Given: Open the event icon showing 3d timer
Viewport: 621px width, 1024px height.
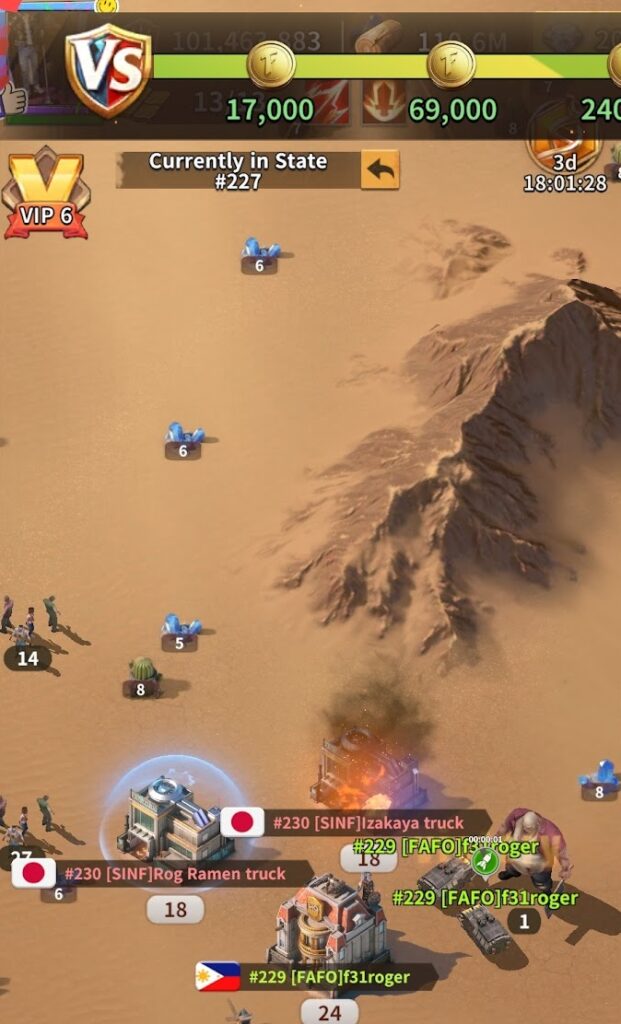Looking at the screenshot, I should pos(564,140).
